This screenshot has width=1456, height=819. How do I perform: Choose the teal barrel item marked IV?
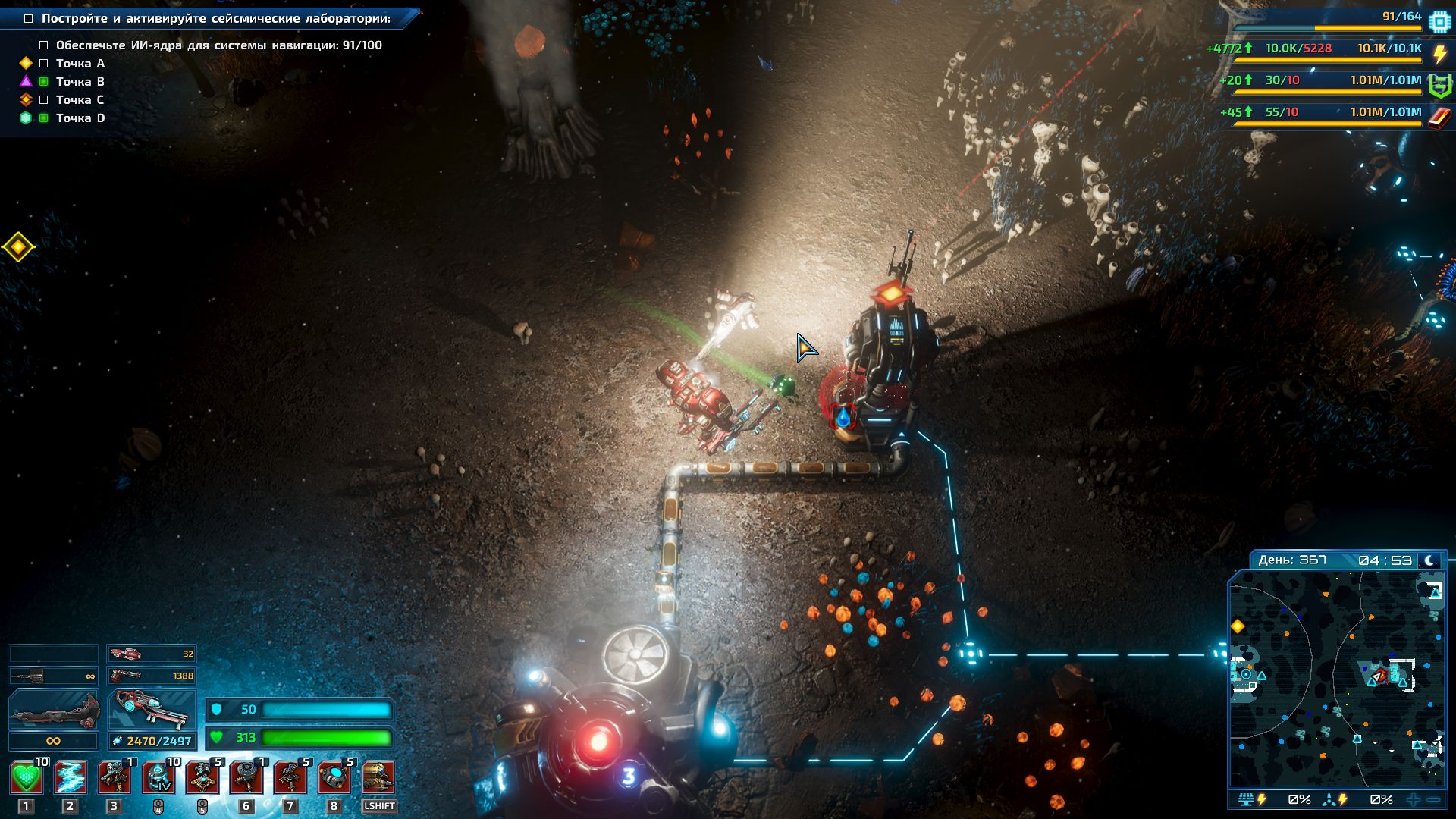(158, 778)
